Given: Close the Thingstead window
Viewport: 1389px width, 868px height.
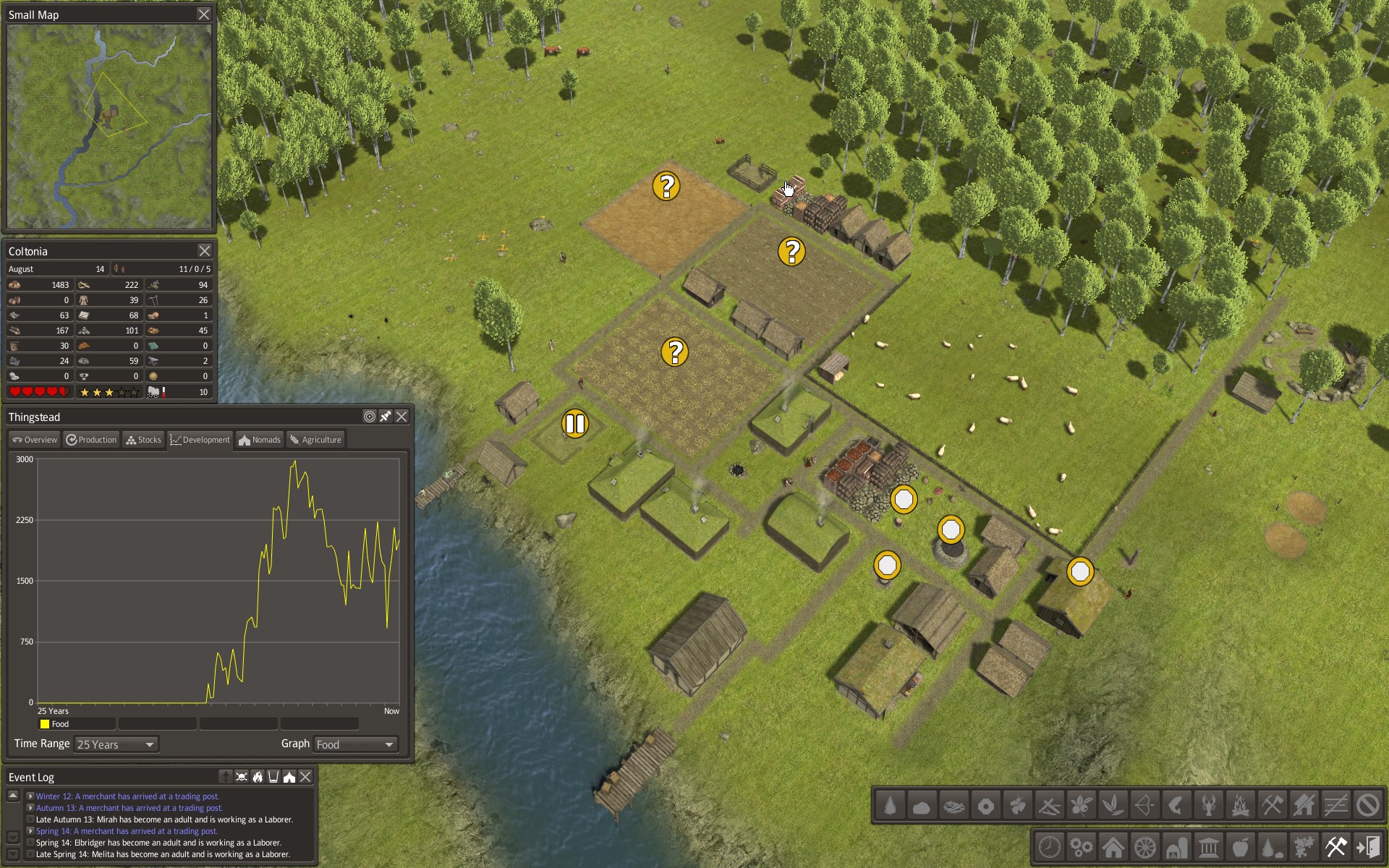Looking at the screenshot, I should [402, 417].
